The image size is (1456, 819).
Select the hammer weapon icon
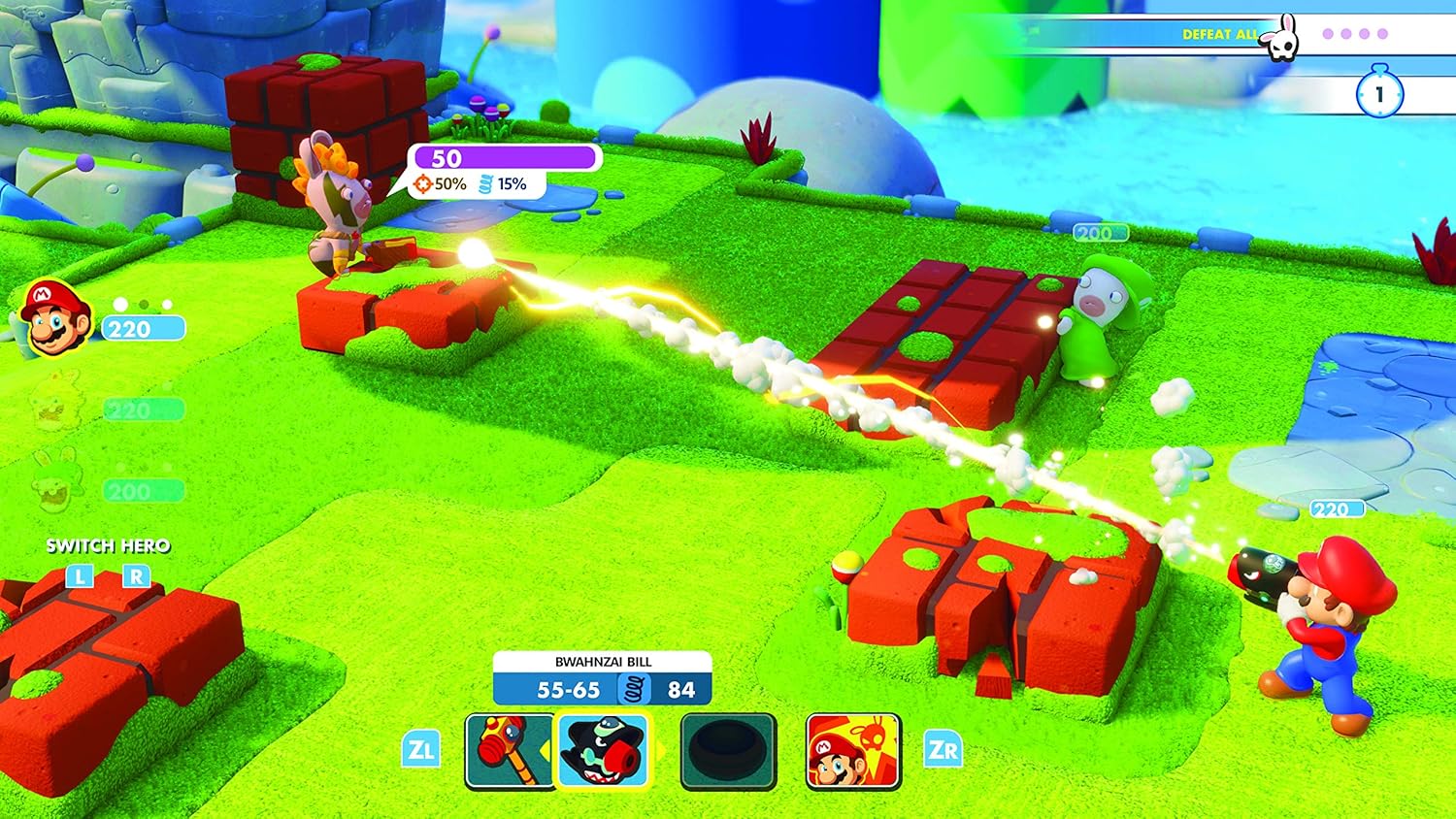[x=505, y=749]
